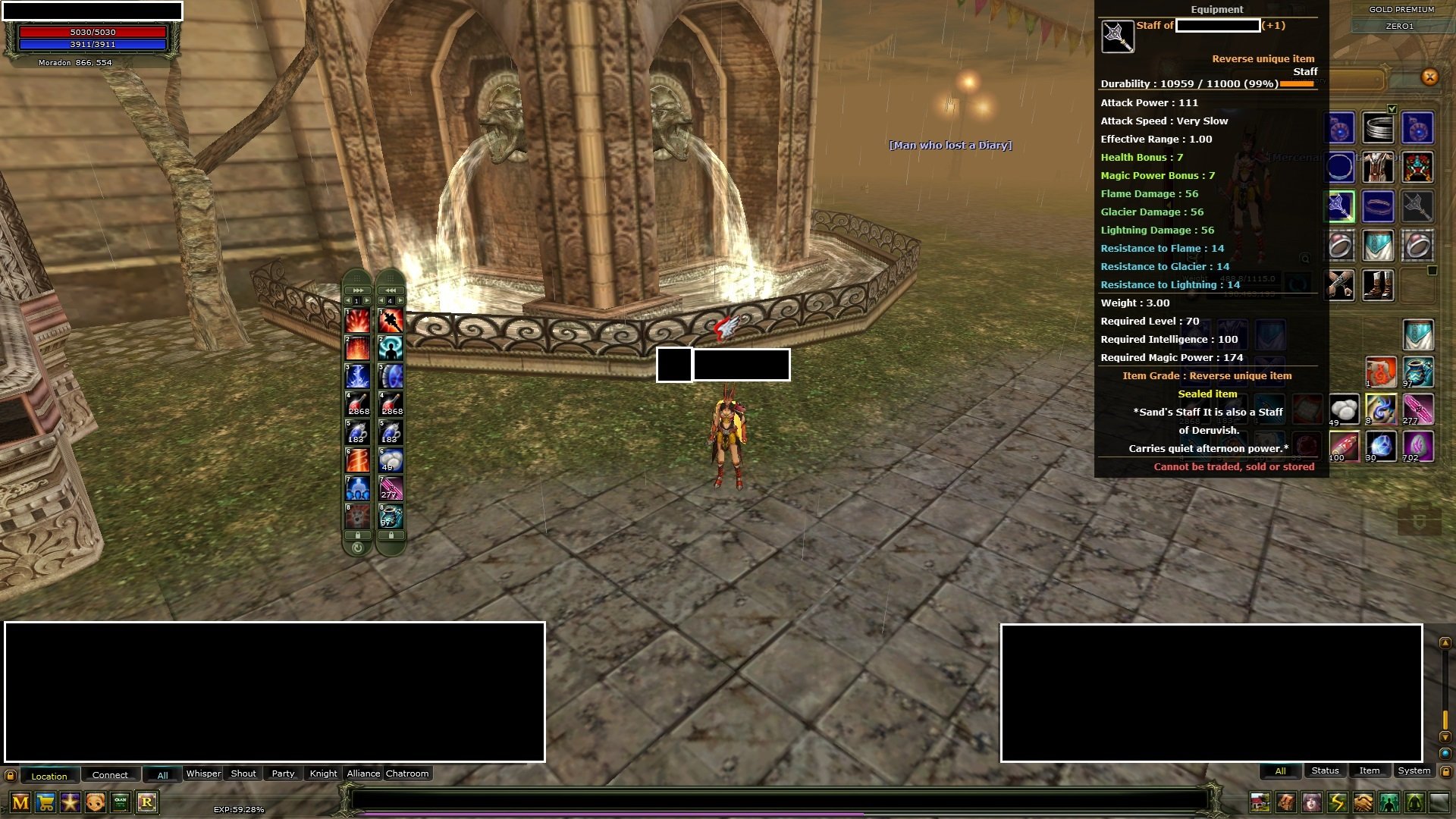Image resolution: width=1456 pixels, height=819 pixels.
Task: Open the shopping cart store icon
Action: pyautogui.click(x=45, y=802)
